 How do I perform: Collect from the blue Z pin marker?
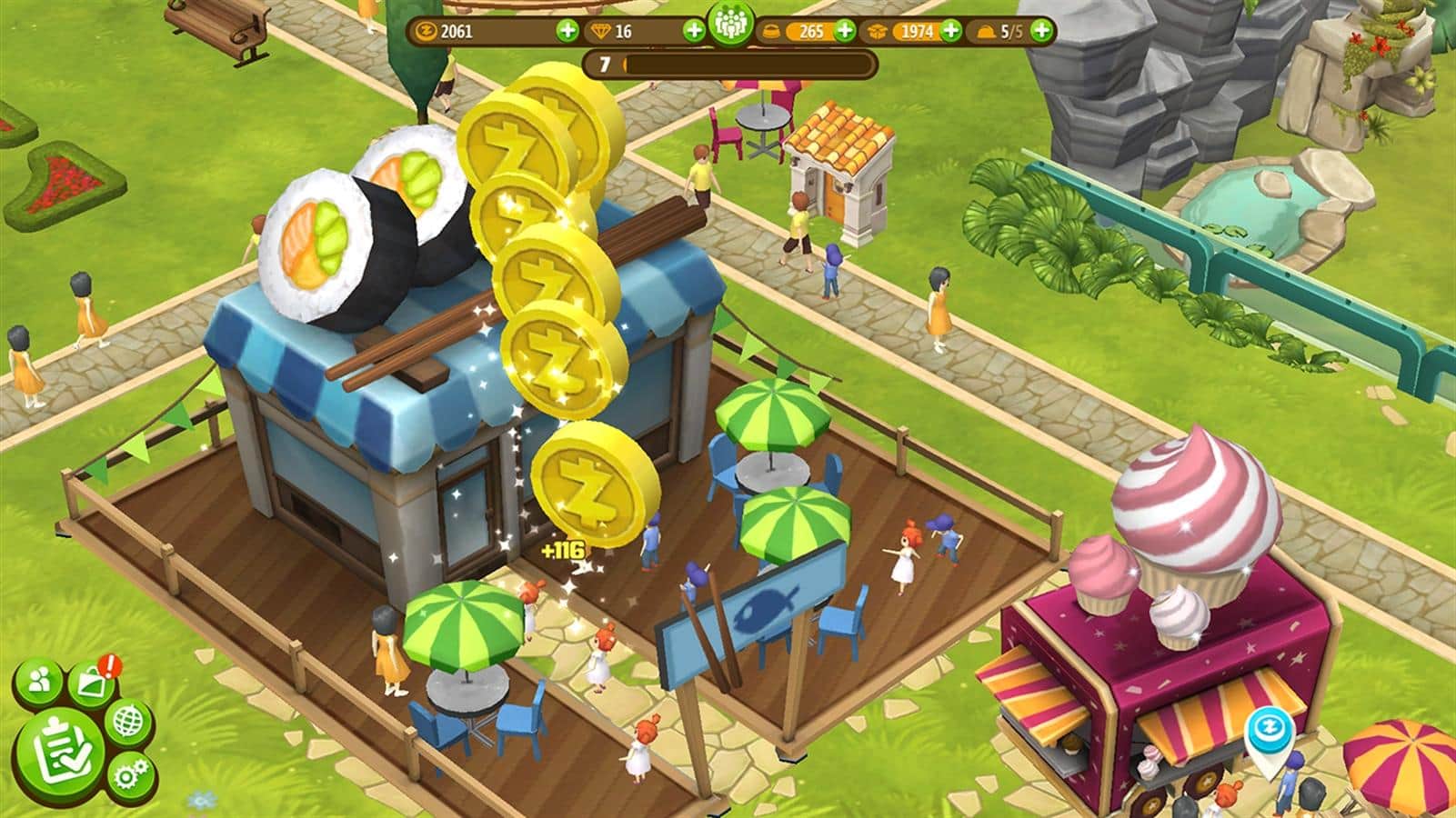[x=1265, y=729]
